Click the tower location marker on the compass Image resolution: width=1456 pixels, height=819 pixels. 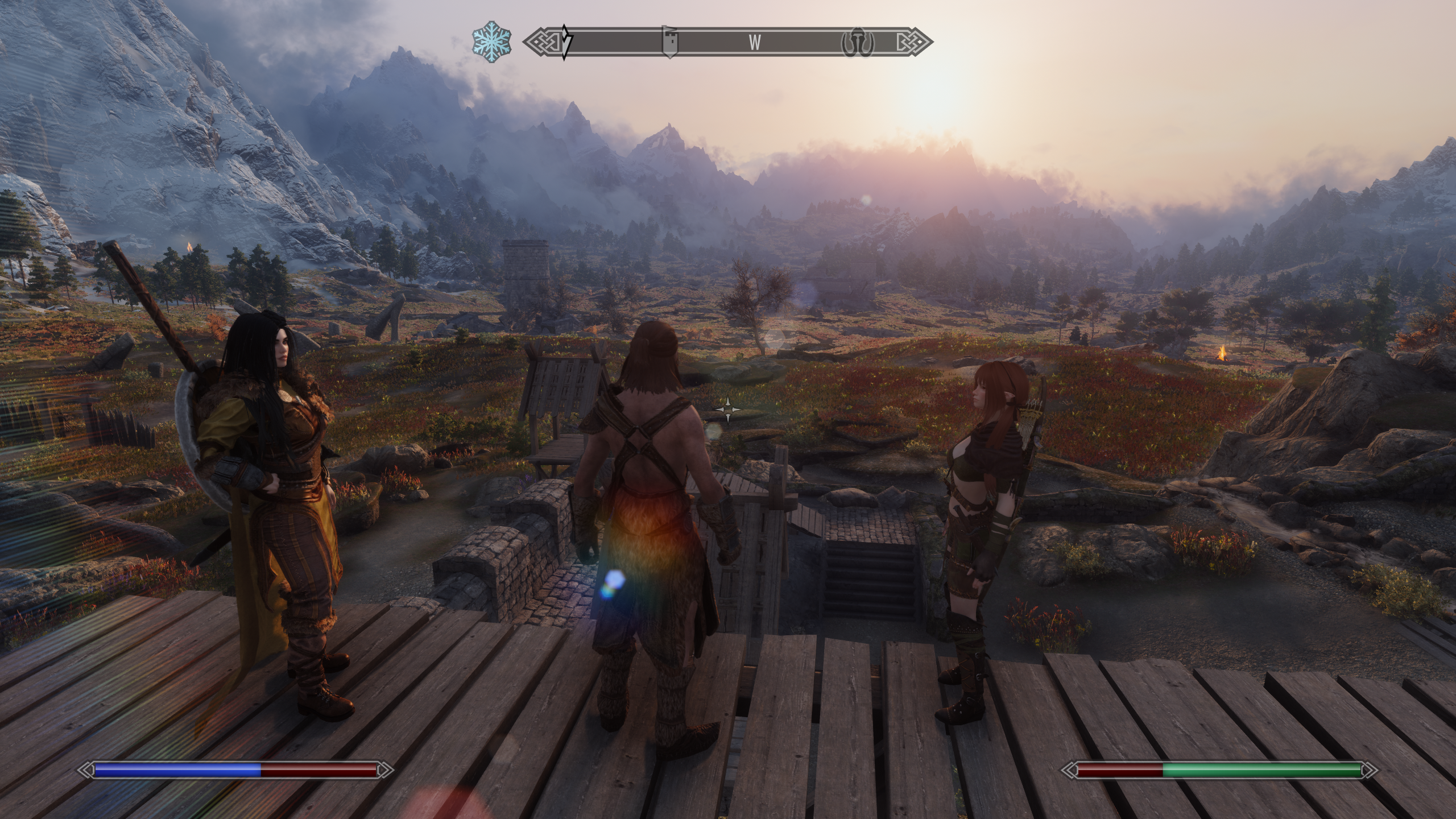669,42
